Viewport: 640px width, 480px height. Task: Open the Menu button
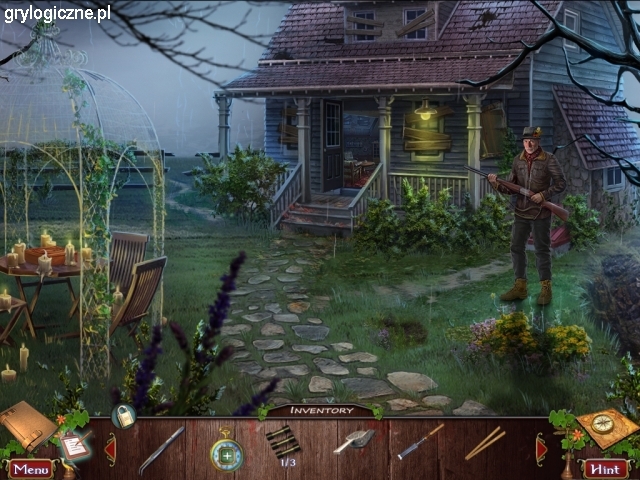(30, 468)
